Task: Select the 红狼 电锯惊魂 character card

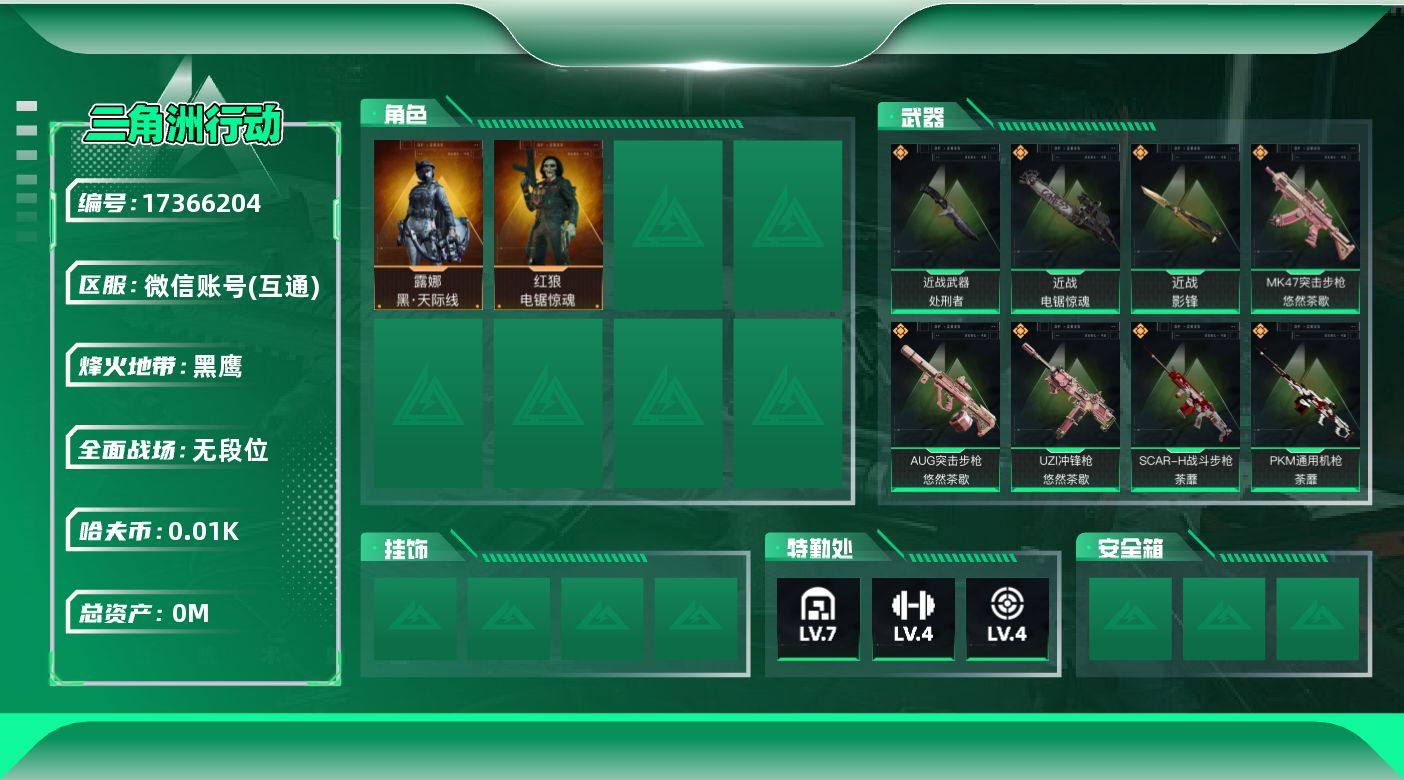Action: pyautogui.click(x=548, y=225)
